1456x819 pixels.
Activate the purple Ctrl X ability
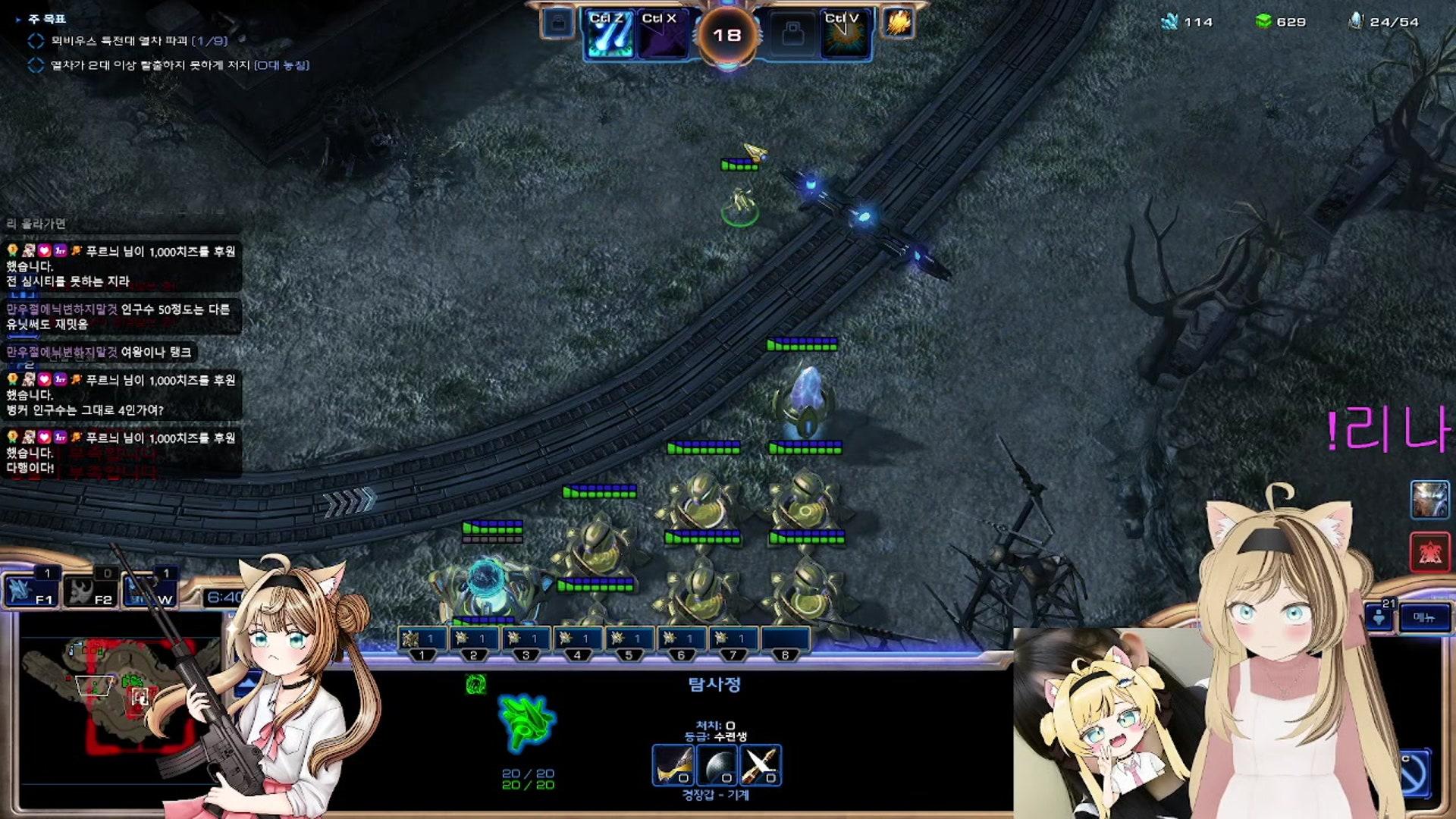tap(661, 35)
